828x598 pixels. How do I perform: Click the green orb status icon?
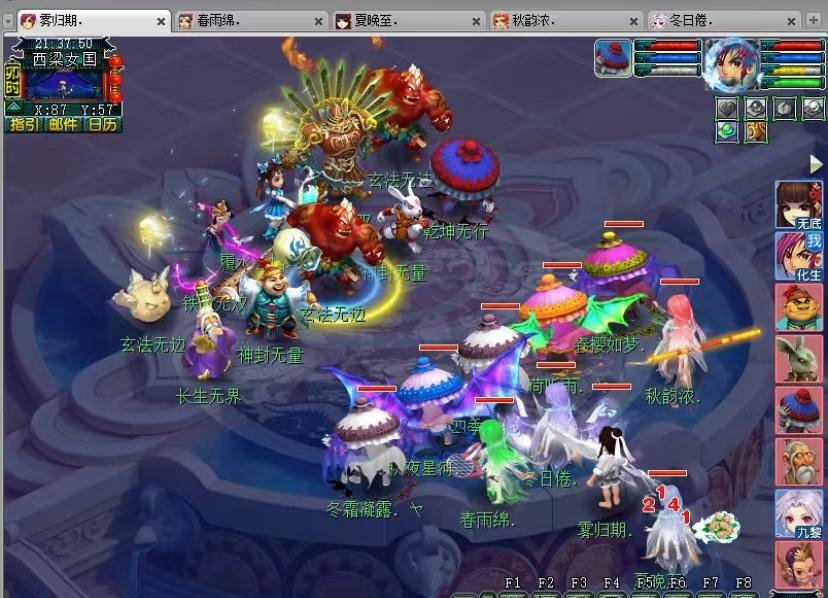727,130
